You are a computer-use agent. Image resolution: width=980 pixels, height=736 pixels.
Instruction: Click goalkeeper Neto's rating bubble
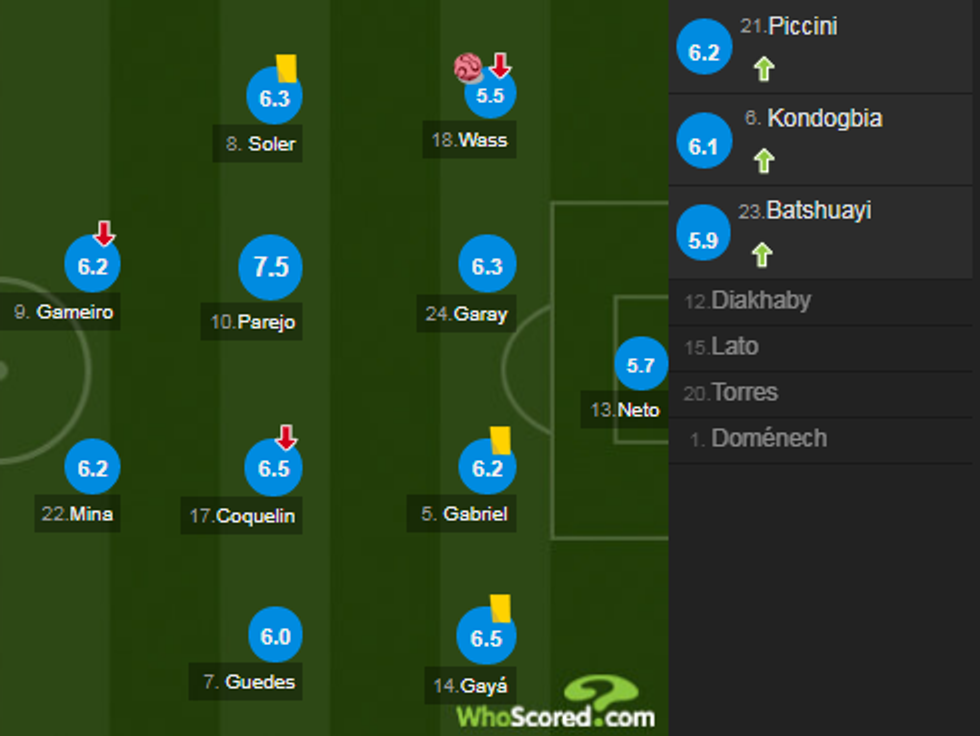pyautogui.click(x=640, y=366)
